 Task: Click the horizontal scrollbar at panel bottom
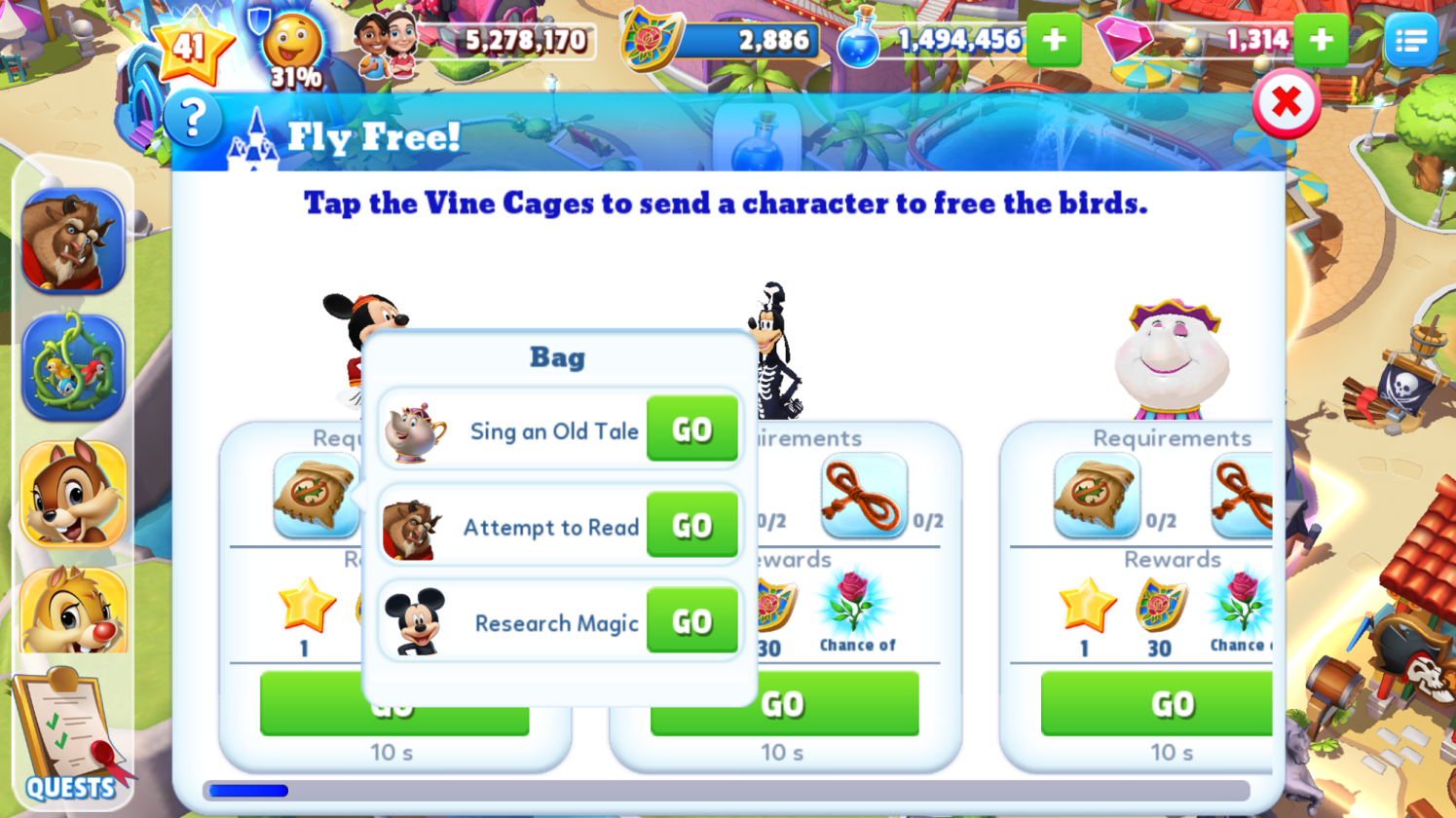click(x=726, y=791)
